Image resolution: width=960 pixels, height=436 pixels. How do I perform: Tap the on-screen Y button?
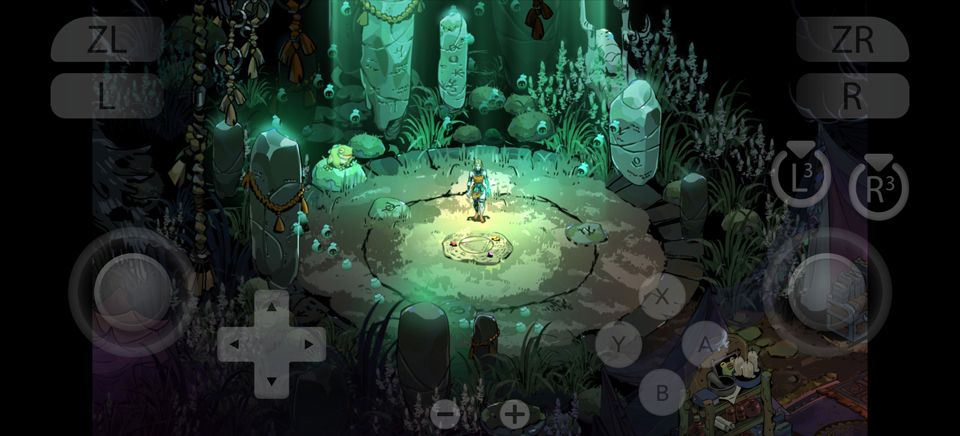click(619, 344)
